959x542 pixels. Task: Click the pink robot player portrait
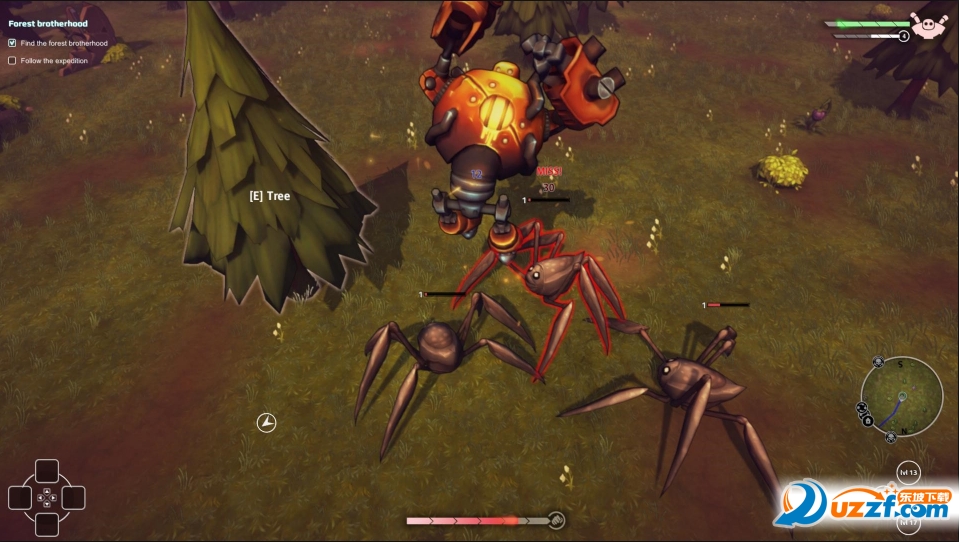[928, 23]
